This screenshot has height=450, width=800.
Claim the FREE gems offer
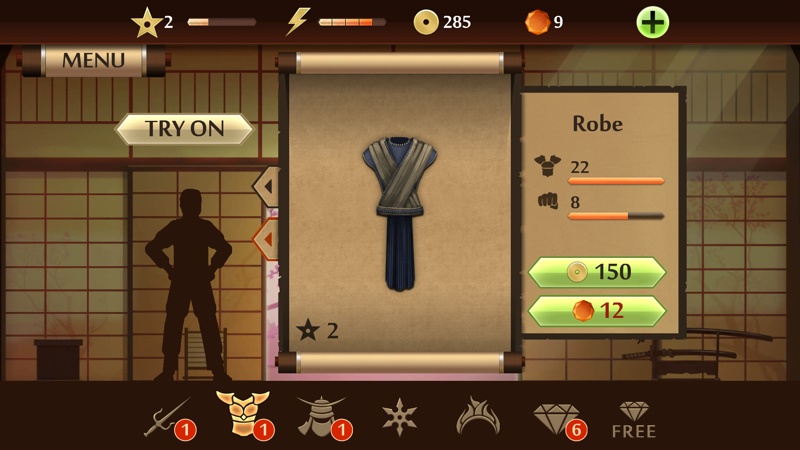point(634,420)
